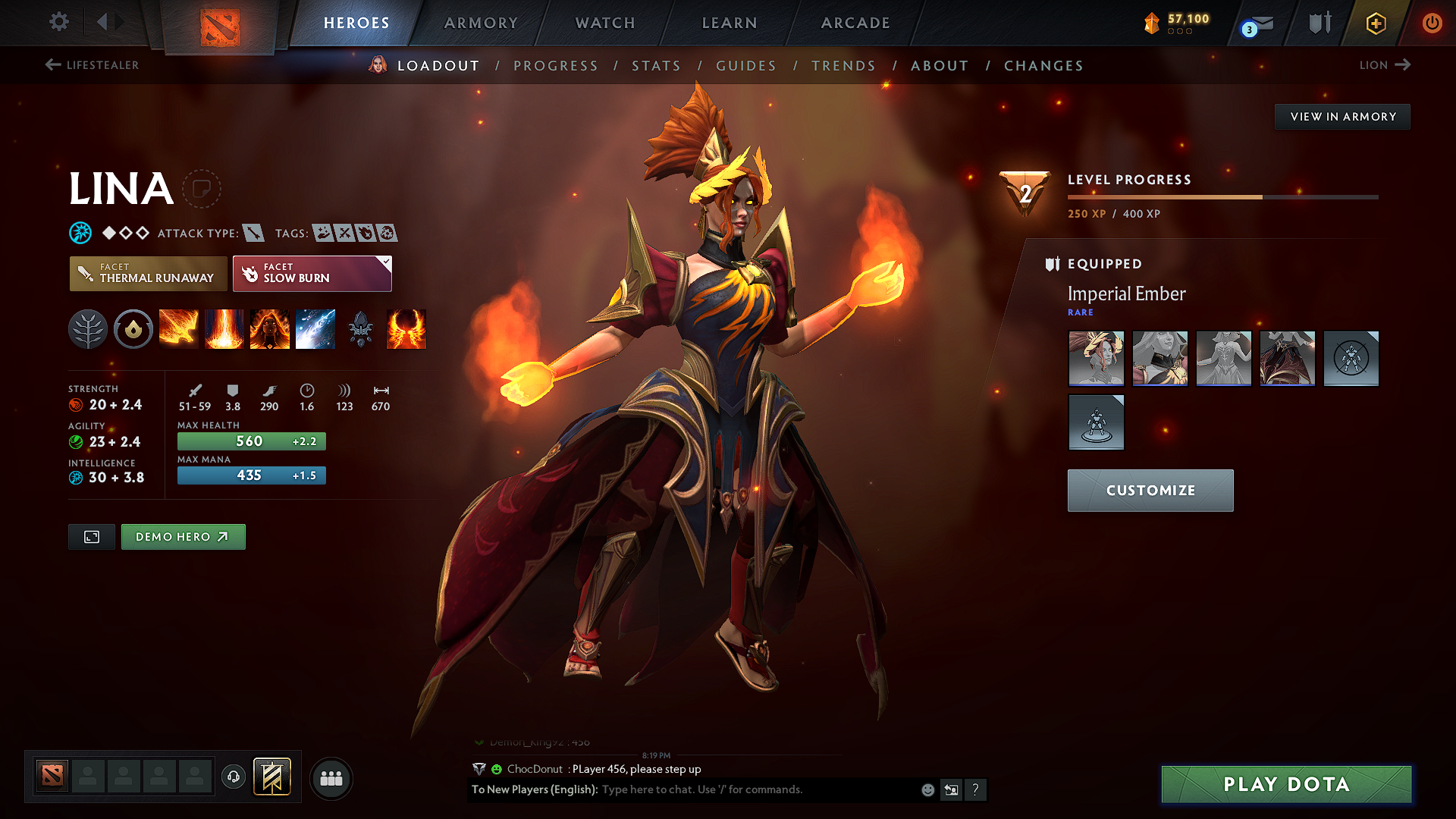This screenshot has width=1456, height=819.
Task: Select the Imperial Ember head slot thumbnail
Action: pos(1096,359)
